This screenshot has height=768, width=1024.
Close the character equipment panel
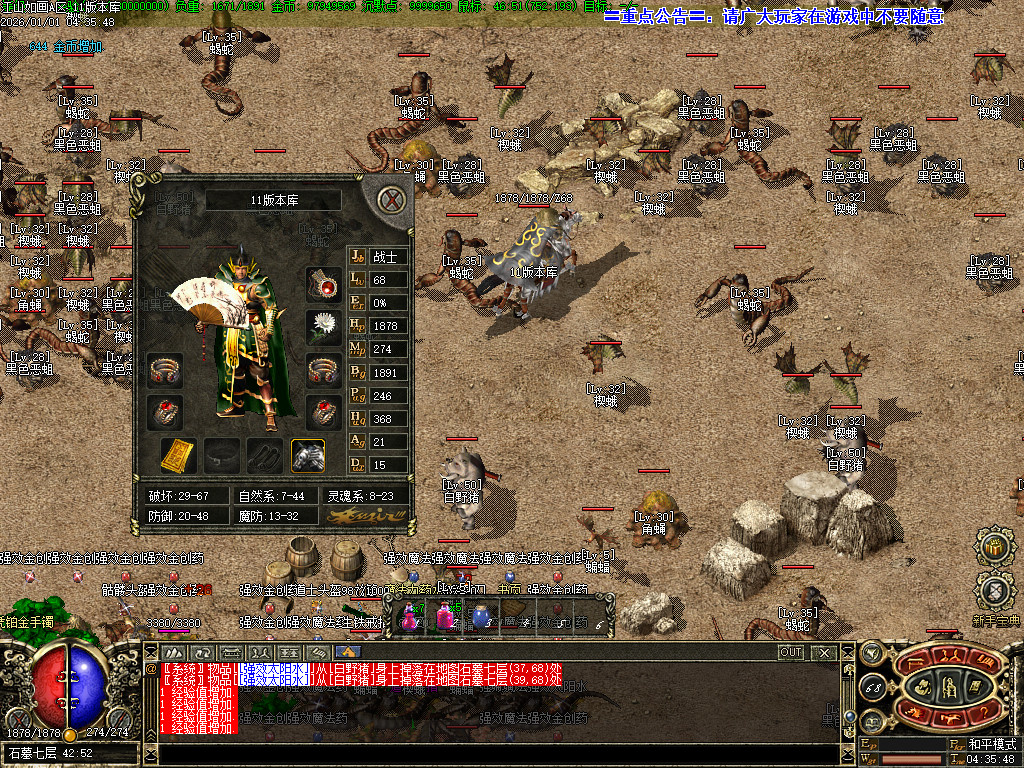click(x=393, y=199)
